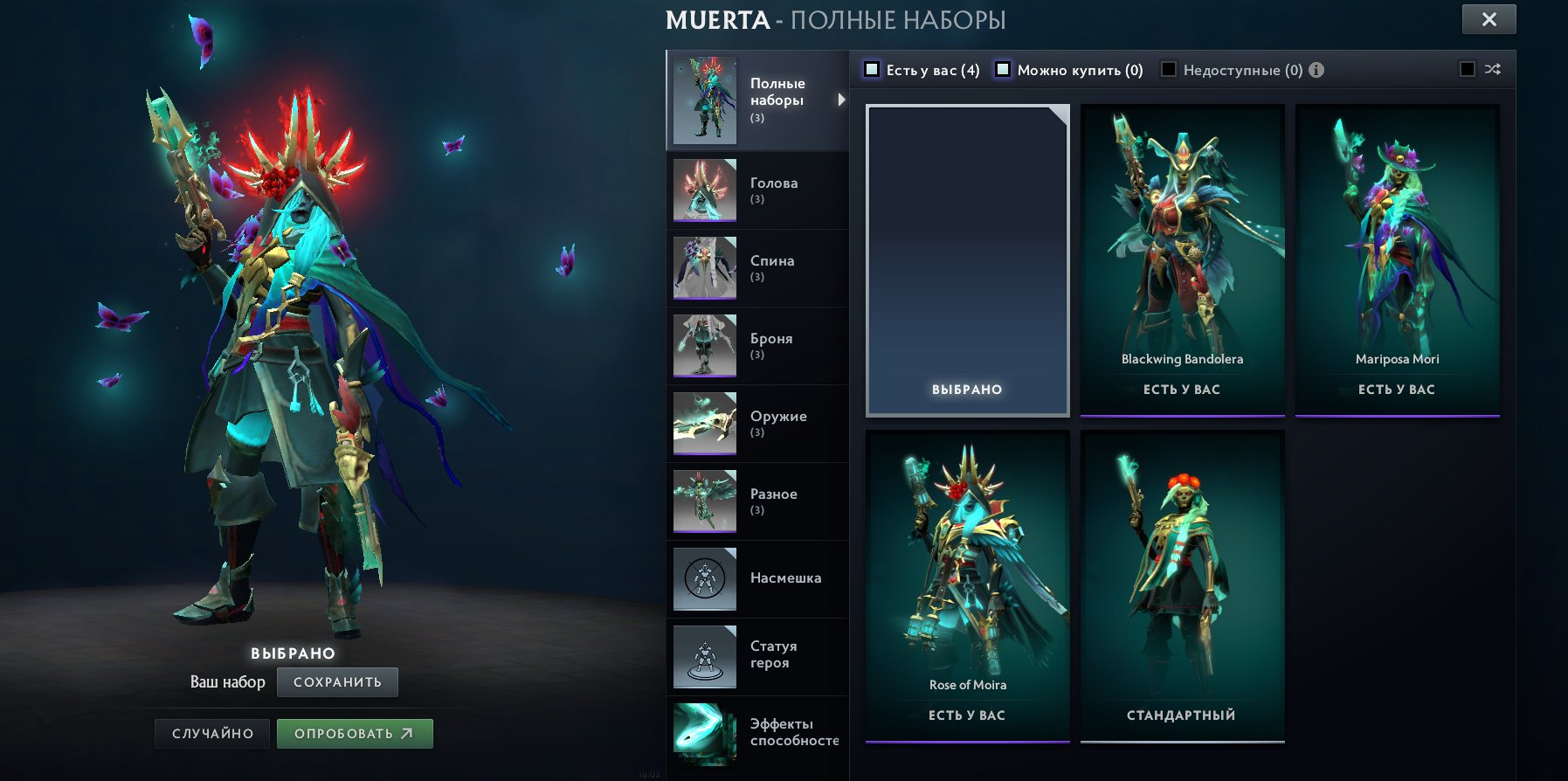Close the Muerta loadout window

tap(1489, 19)
